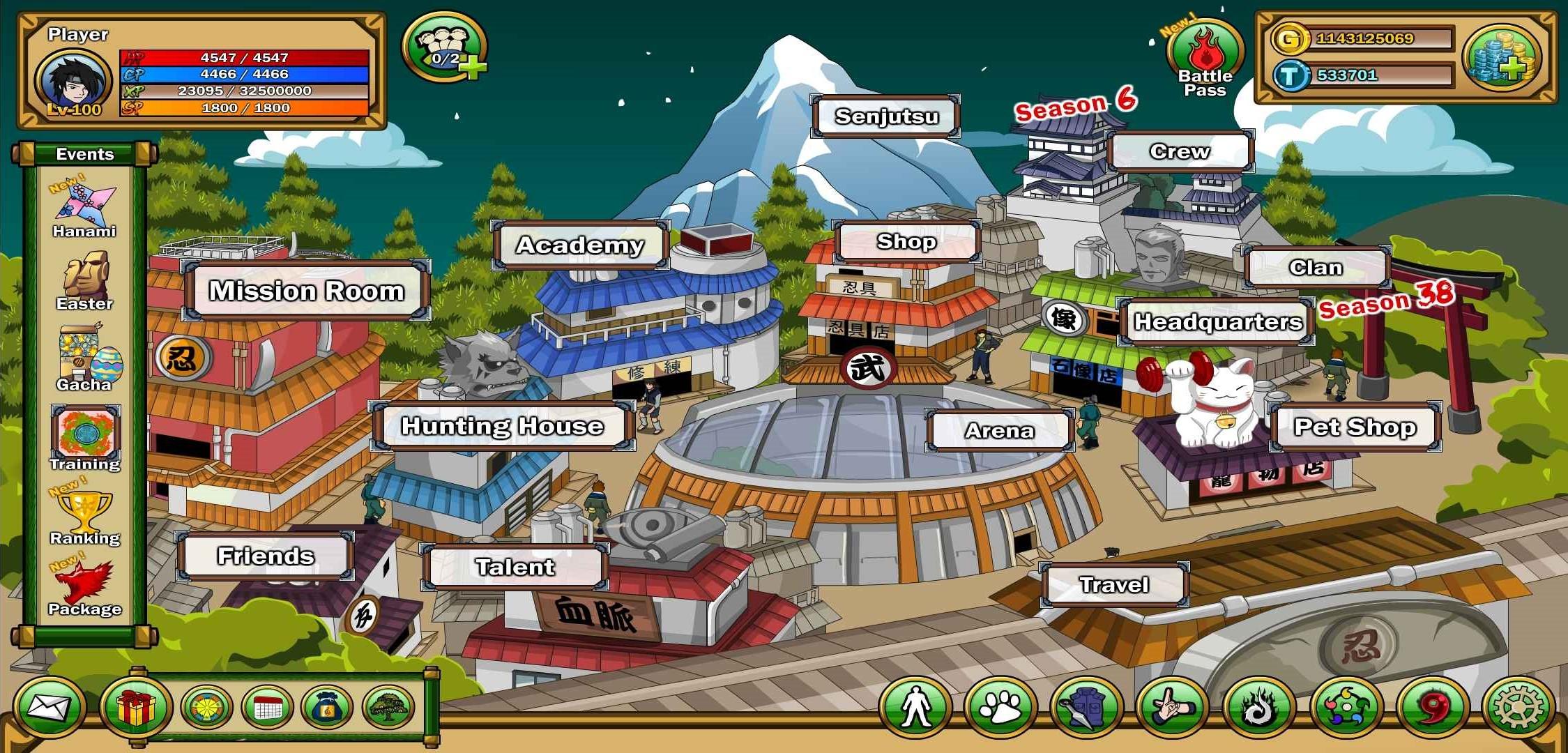Open the Crew menu

[x=1180, y=151]
